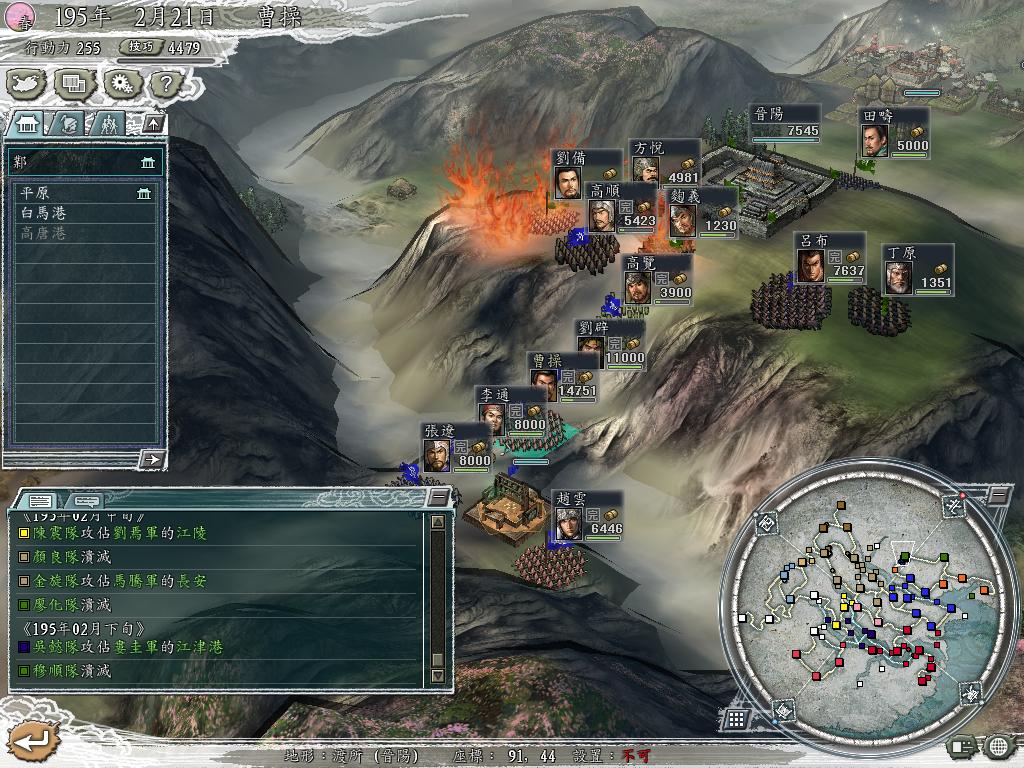The height and width of the screenshot is (768, 1024).
Task: Switch to the city building tab
Action: pyautogui.click(x=28, y=124)
